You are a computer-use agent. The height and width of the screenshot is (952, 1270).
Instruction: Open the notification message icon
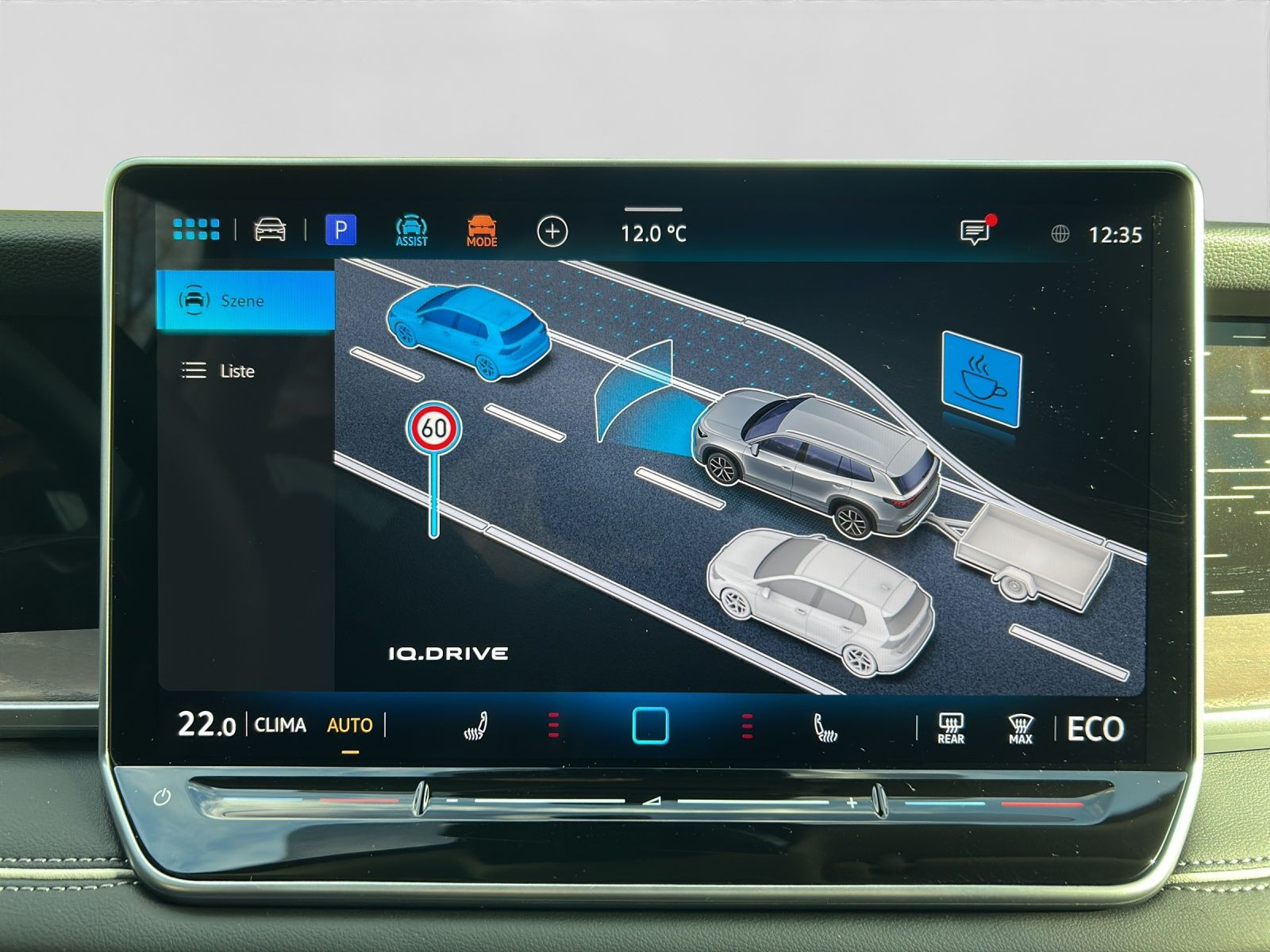(975, 232)
